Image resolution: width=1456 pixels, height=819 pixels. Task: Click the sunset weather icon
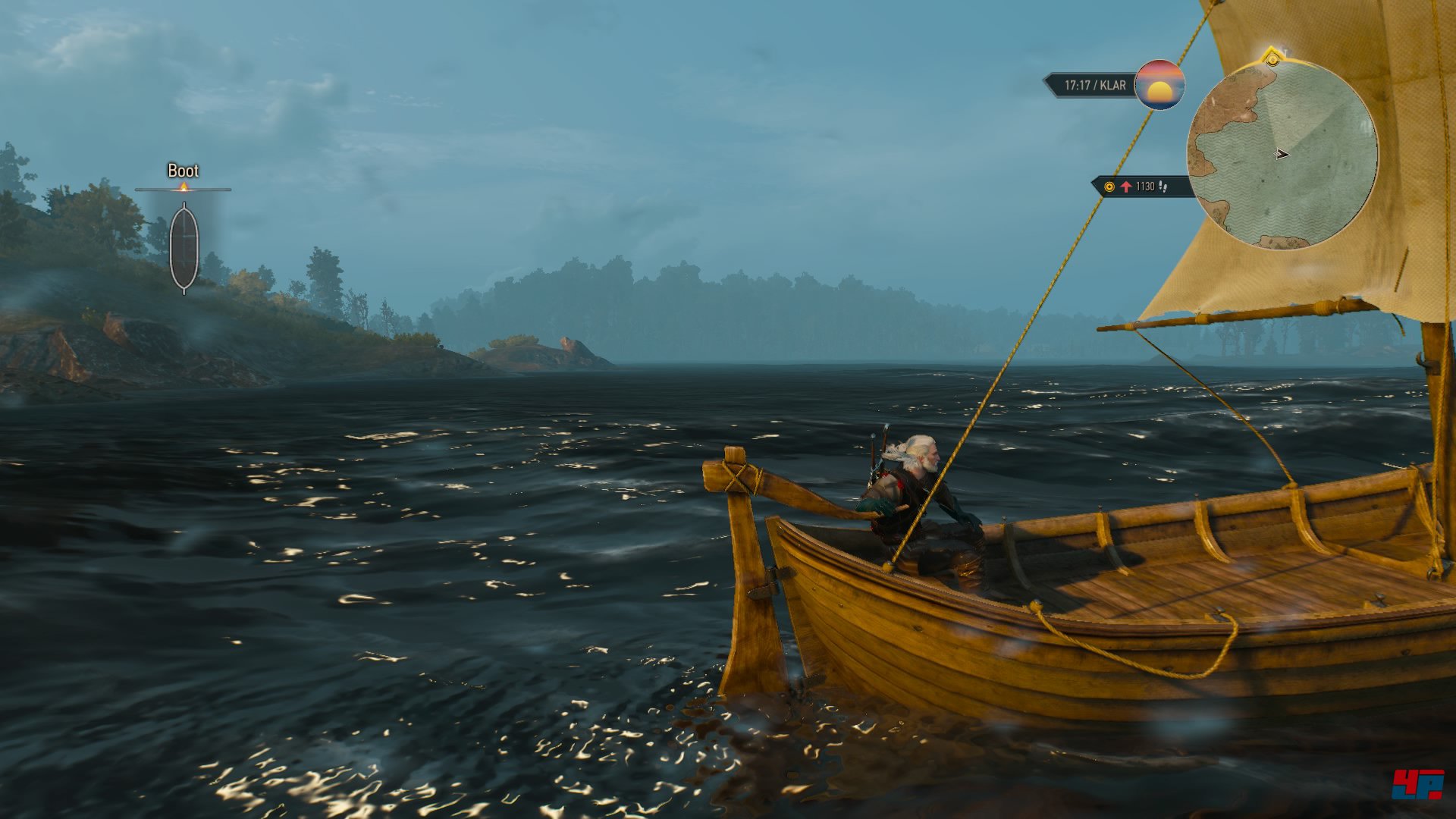pyautogui.click(x=1159, y=85)
